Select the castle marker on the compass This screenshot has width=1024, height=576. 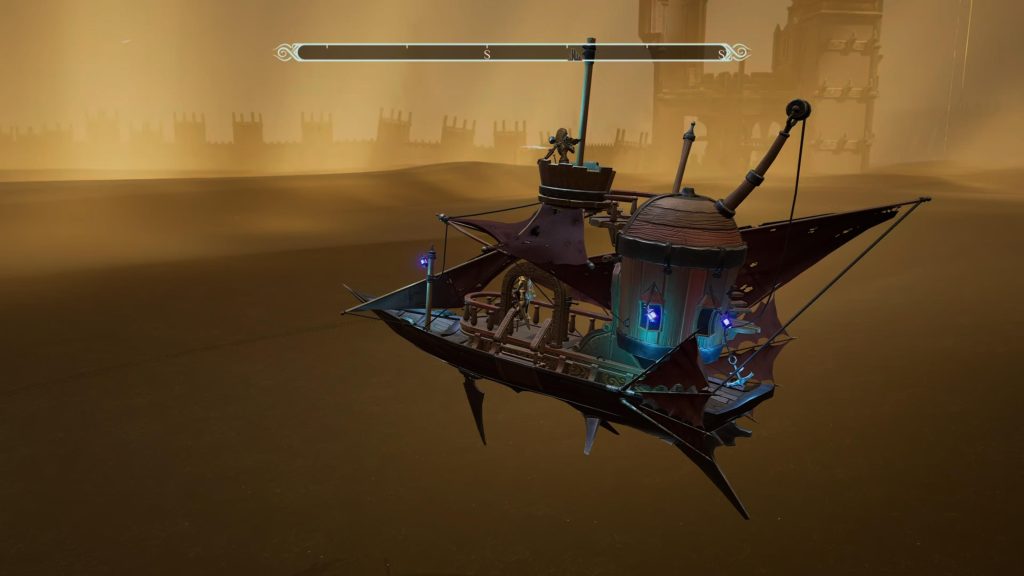coord(574,54)
